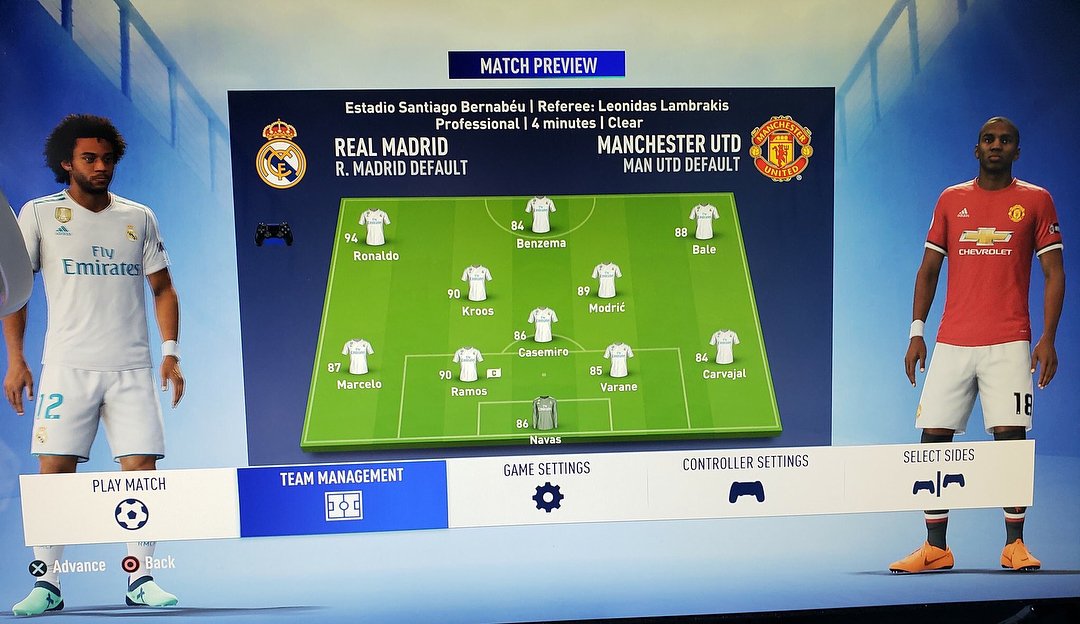The height and width of the screenshot is (624, 1080).
Task: Click Kroos in the midfield lineup
Action: [x=477, y=283]
